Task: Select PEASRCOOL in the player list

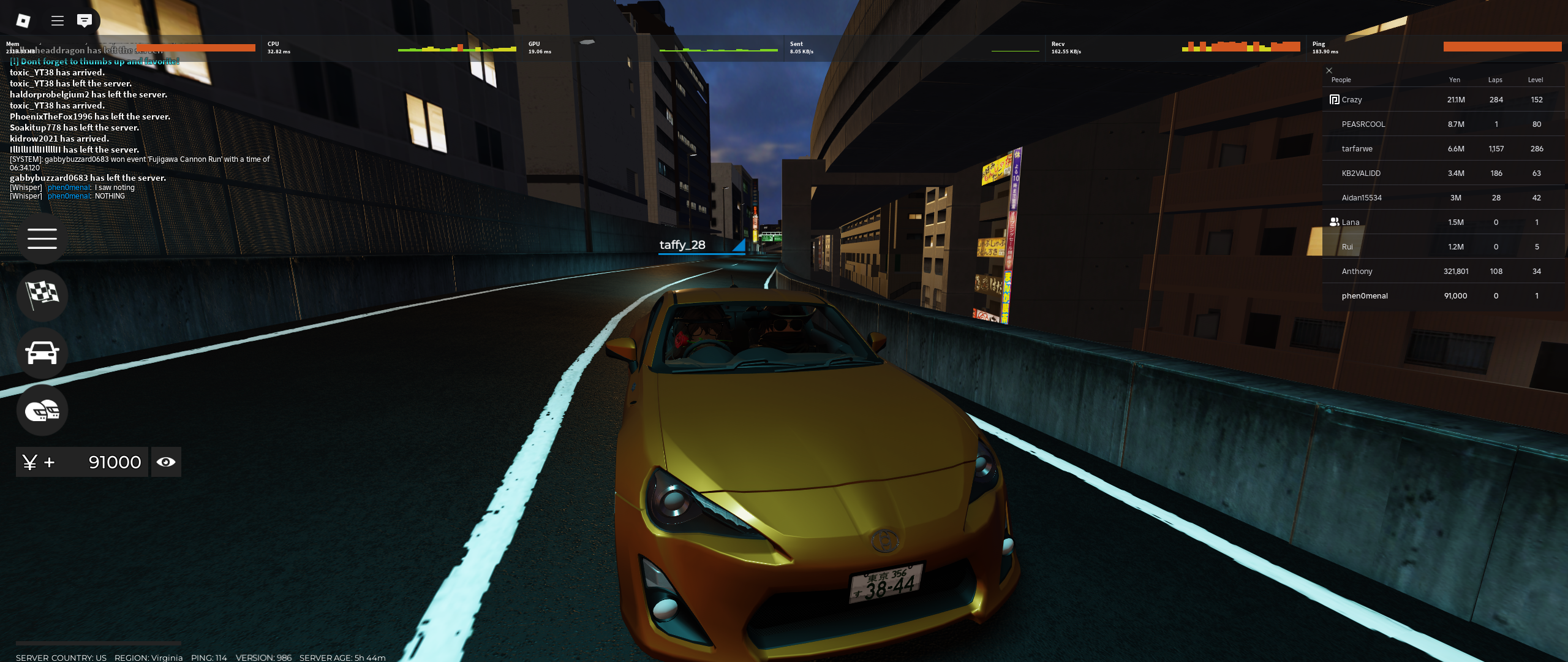Action: tap(1363, 124)
